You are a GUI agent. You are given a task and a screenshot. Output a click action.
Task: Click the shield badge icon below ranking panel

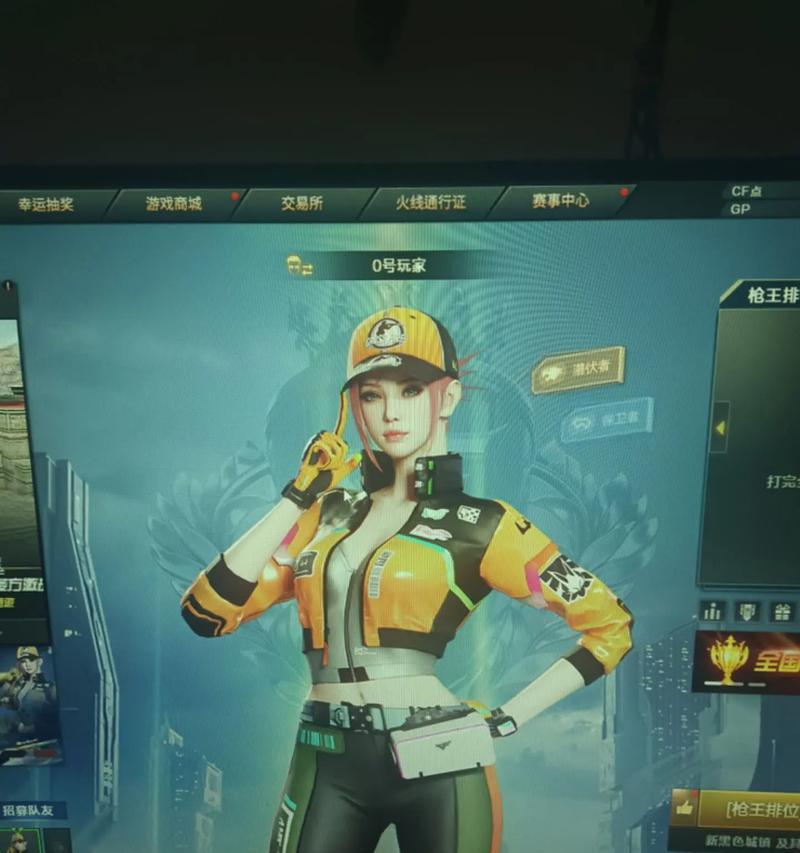[747, 611]
